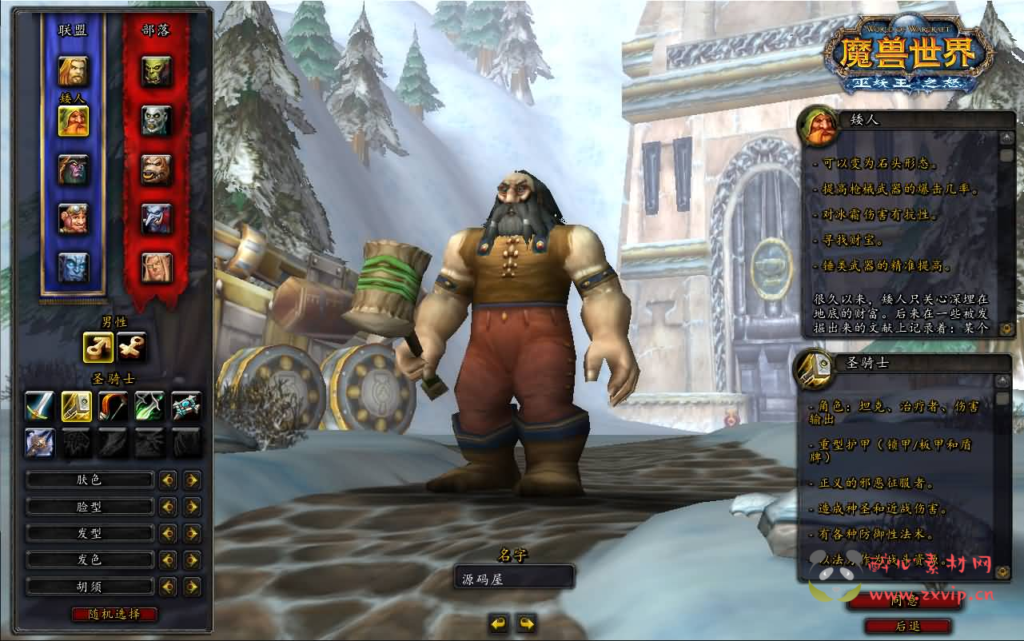Viewport: 1024px width, 641px height.
Task: Select the Human race portrait
Action: coord(73,71)
